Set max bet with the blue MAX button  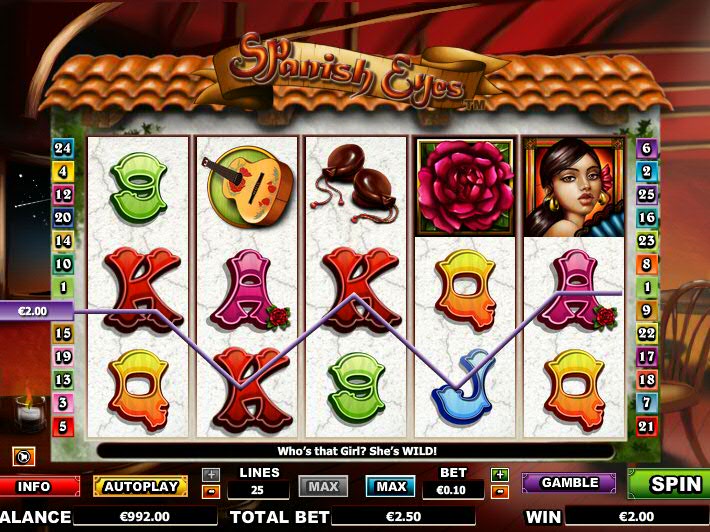click(390, 487)
